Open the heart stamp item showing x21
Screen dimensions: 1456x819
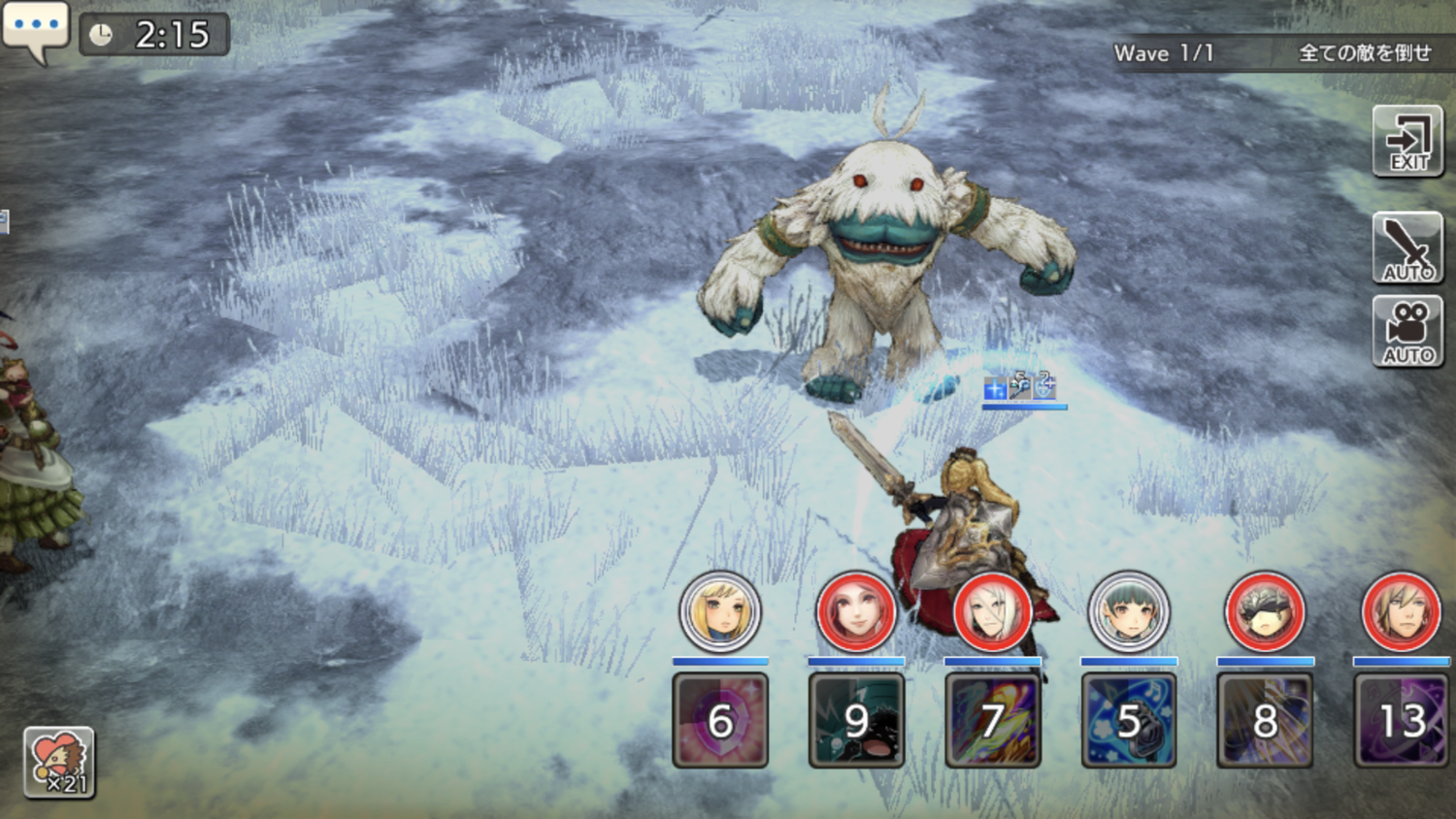(x=59, y=763)
